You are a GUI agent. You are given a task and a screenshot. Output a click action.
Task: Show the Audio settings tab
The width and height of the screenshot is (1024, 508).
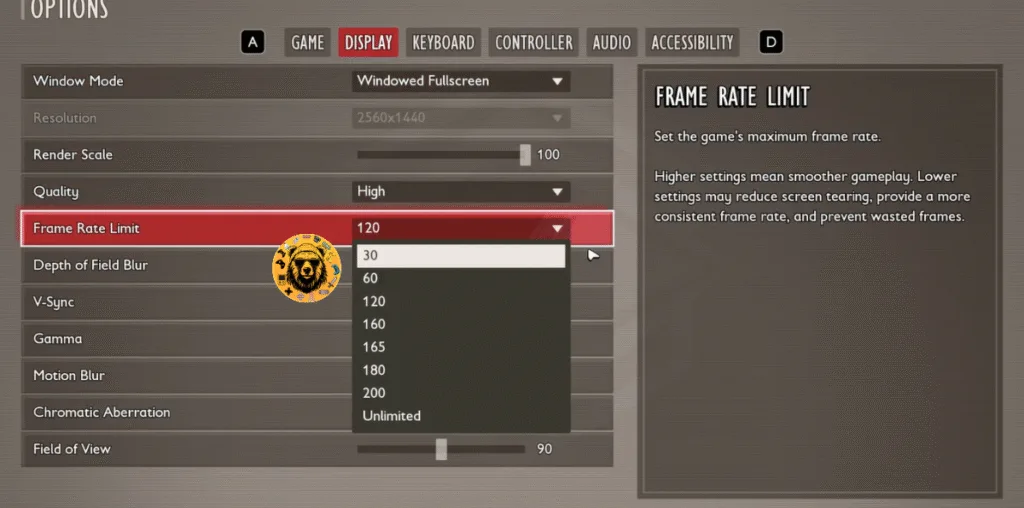click(x=611, y=42)
